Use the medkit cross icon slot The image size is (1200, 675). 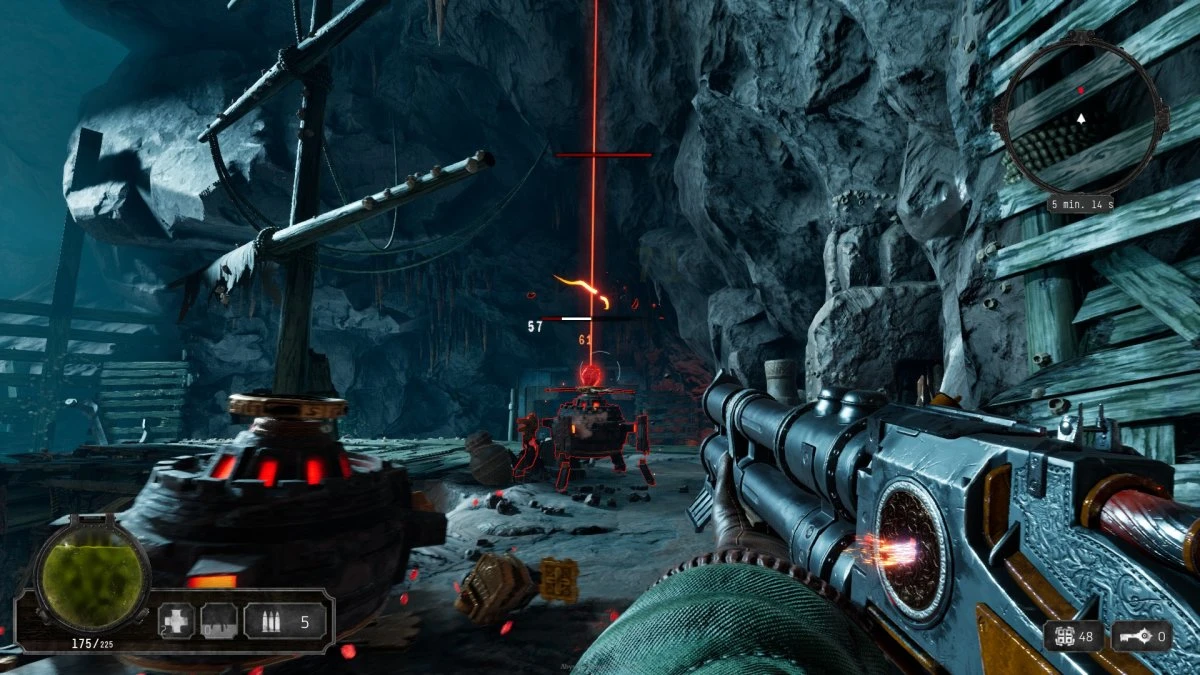(177, 621)
